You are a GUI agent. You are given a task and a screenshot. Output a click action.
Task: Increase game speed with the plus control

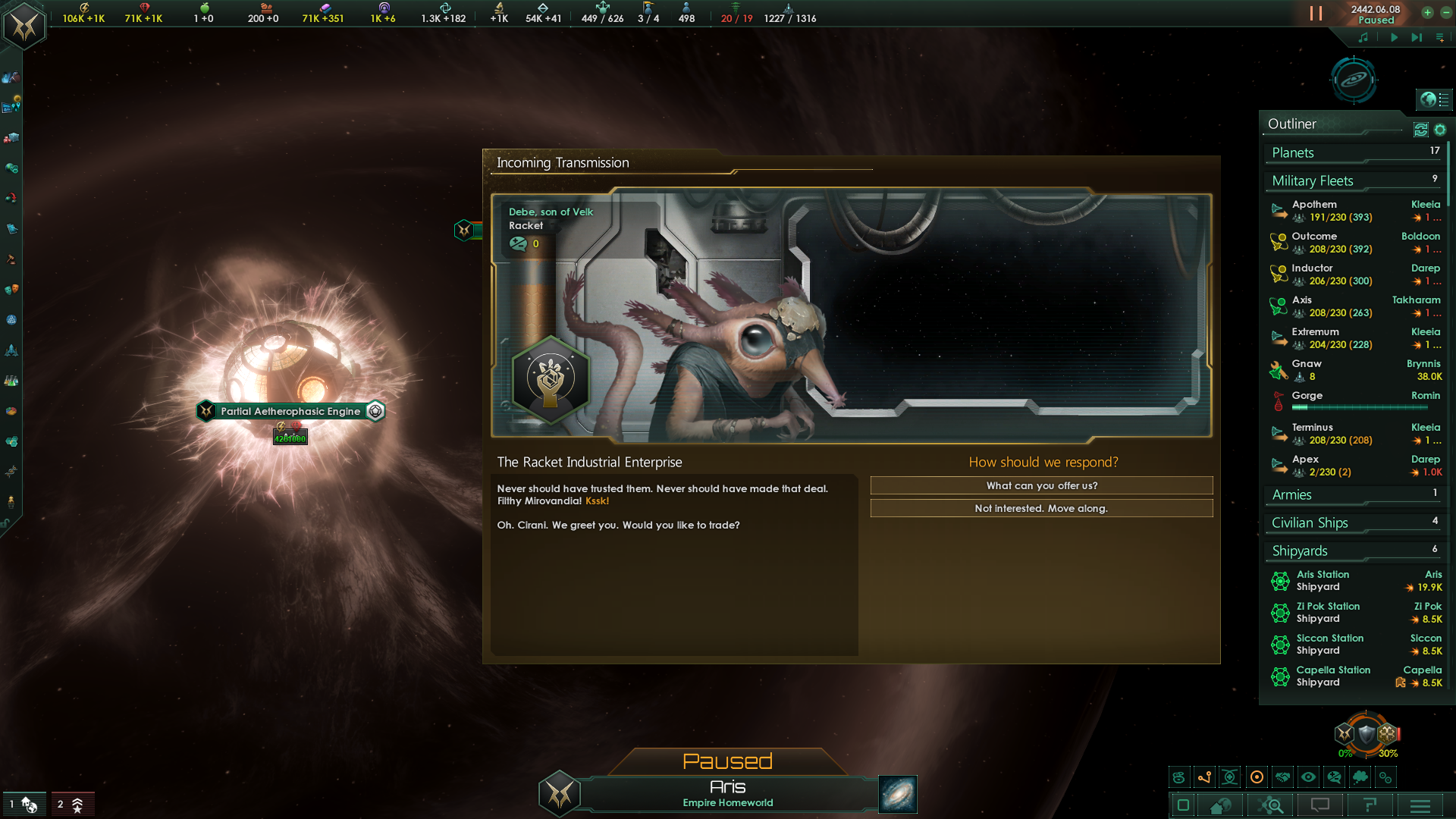pyautogui.click(x=1428, y=13)
